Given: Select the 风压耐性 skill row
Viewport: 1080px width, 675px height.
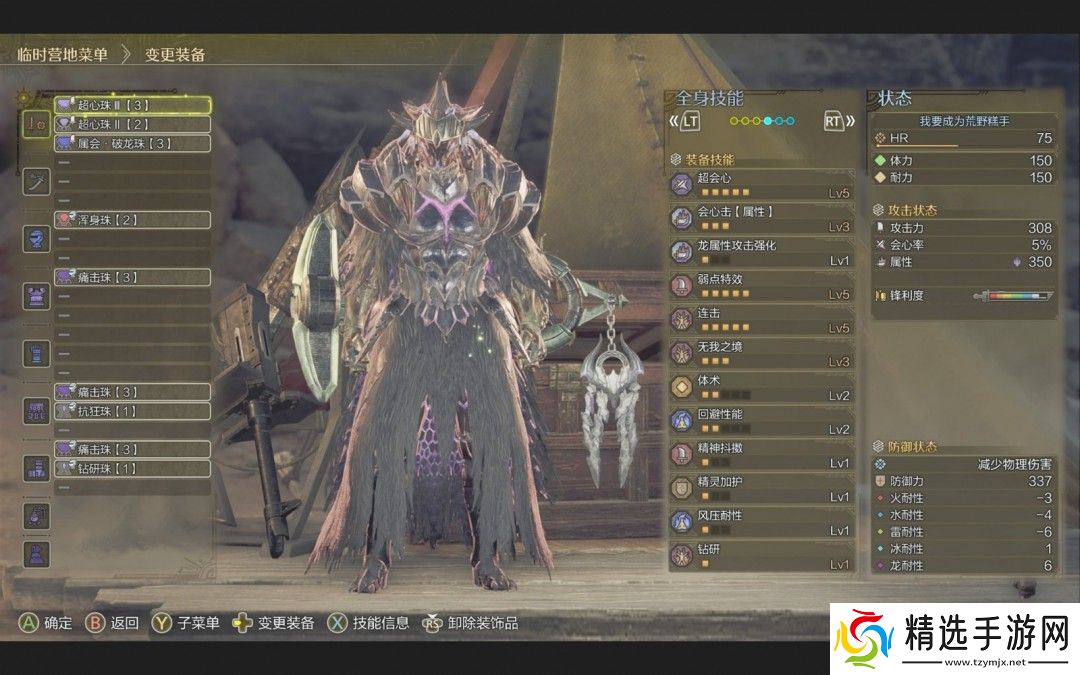Looking at the screenshot, I should 762,522.
